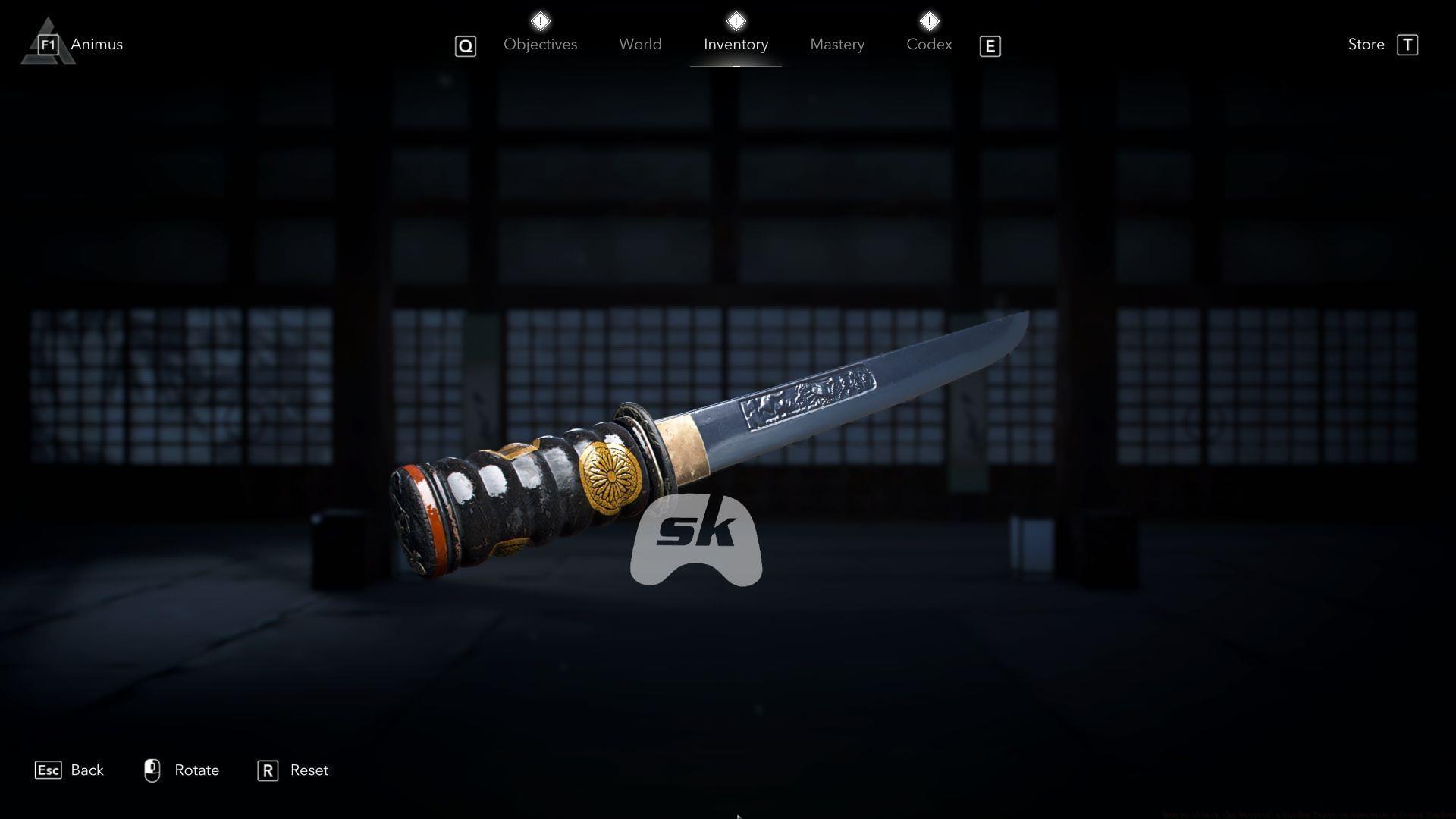Go to the Mastery tab

(x=836, y=44)
